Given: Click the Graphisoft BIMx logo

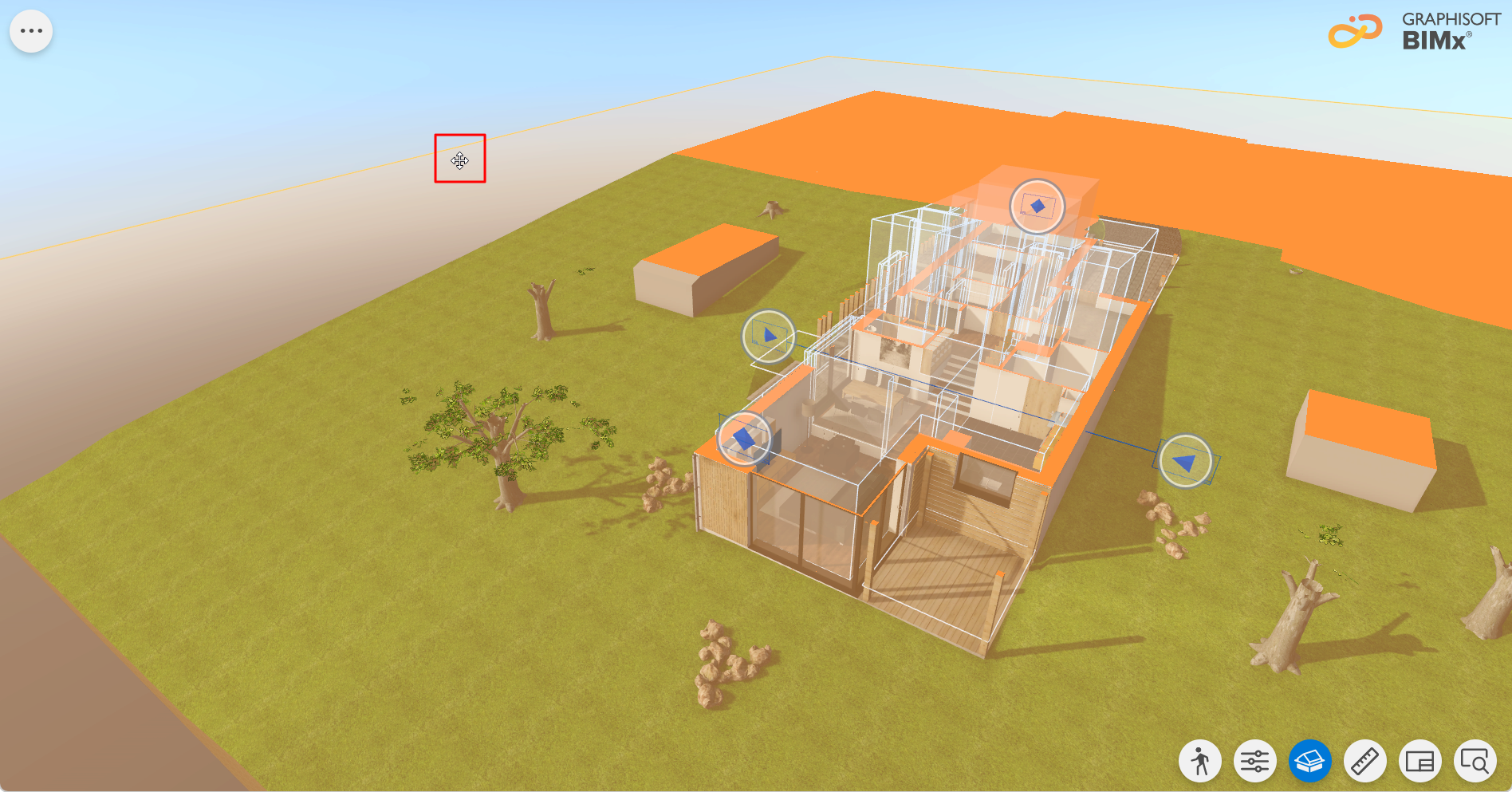Looking at the screenshot, I should click(x=1414, y=32).
